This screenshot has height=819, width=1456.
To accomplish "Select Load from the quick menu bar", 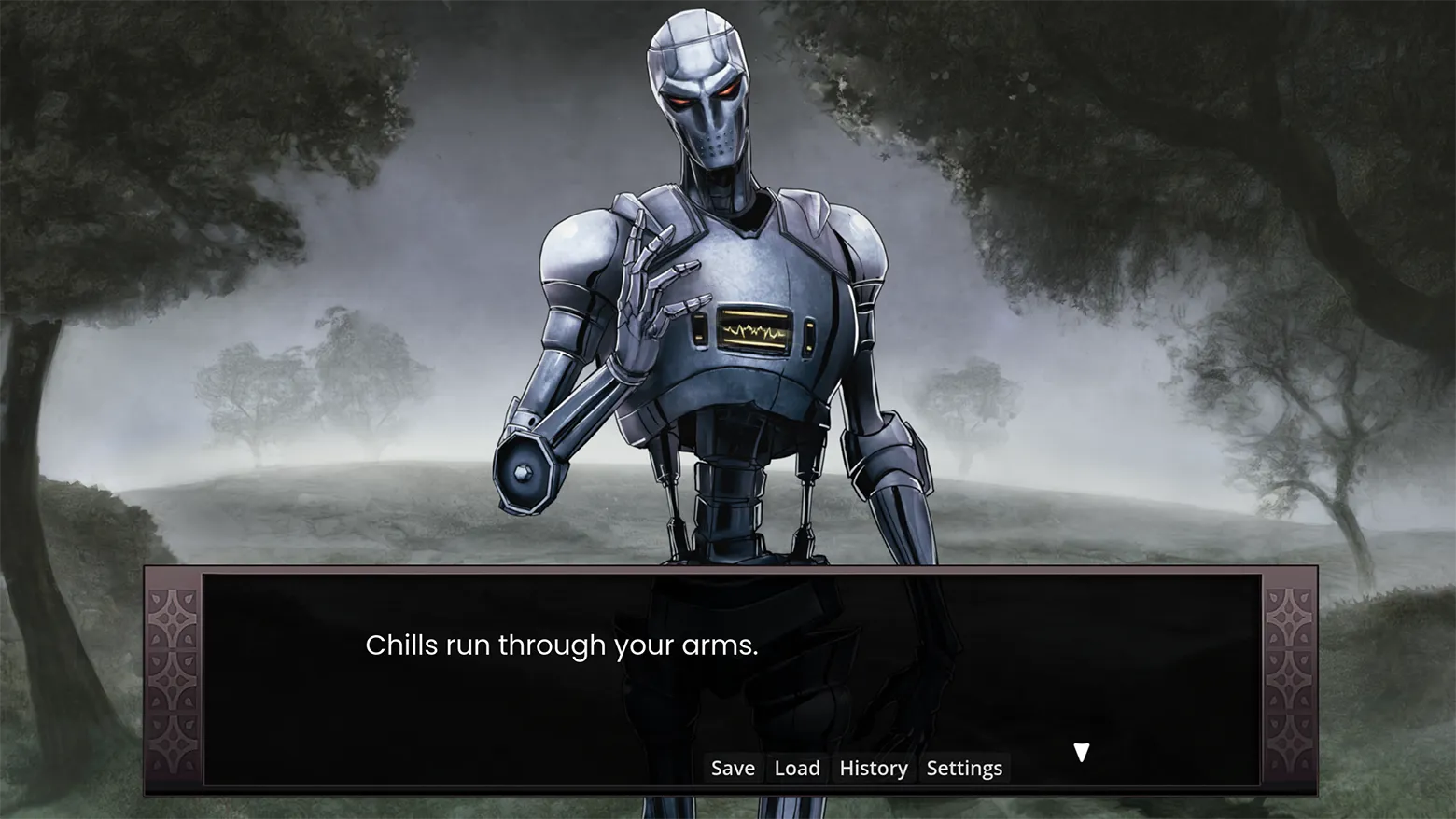I will tap(796, 768).
